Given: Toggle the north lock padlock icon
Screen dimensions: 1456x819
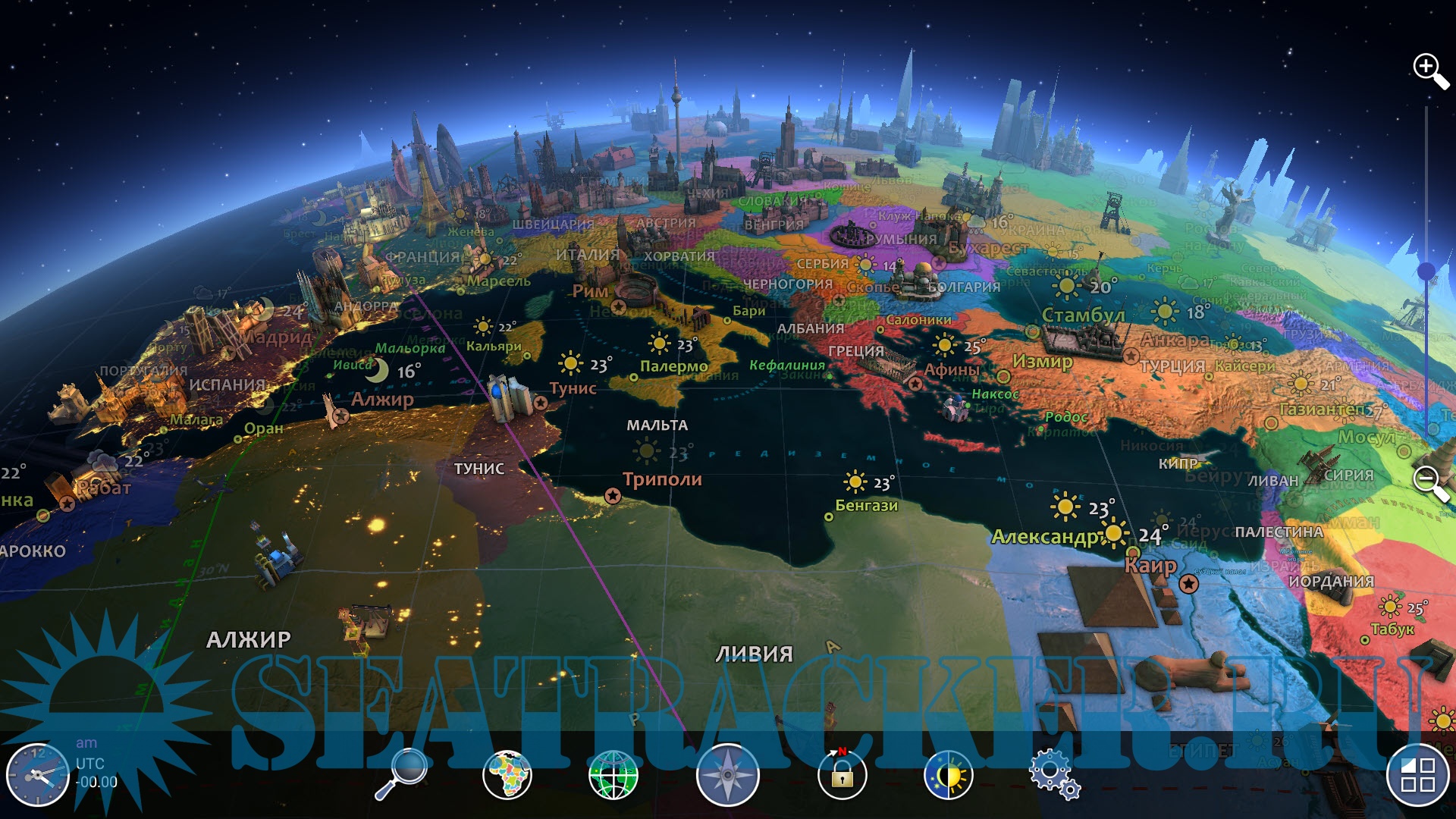Looking at the screenshot, I should (x=842, y=774).
